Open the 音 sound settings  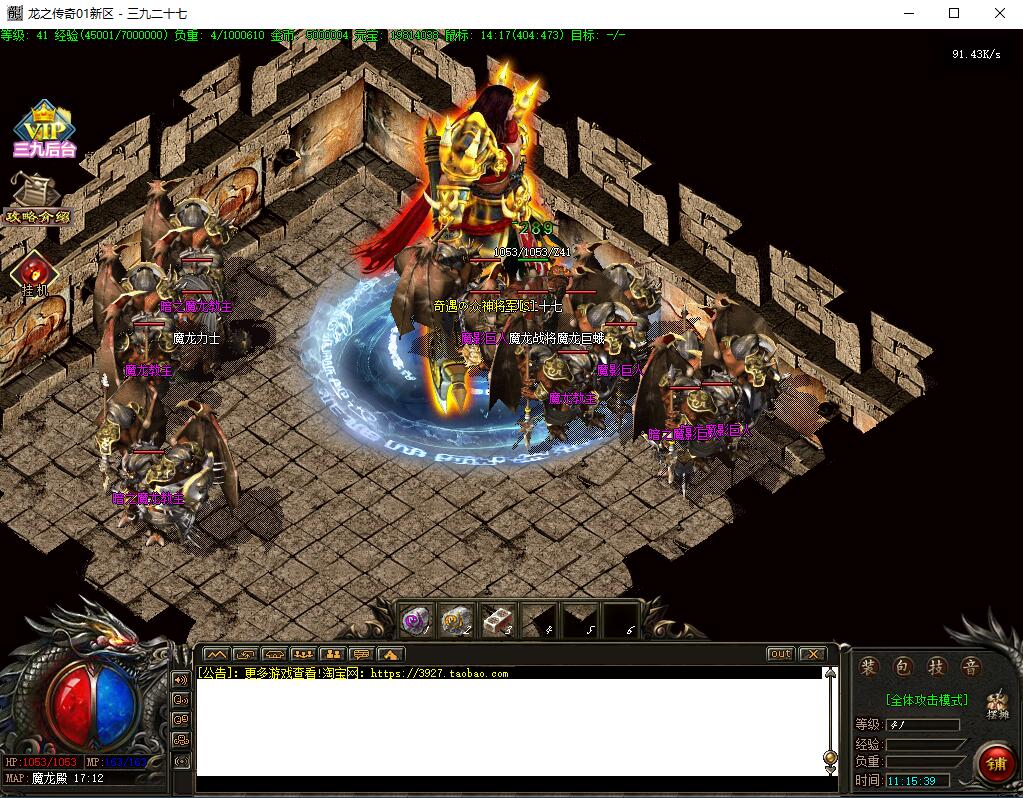pyautogui.click(x=969, y=668)
